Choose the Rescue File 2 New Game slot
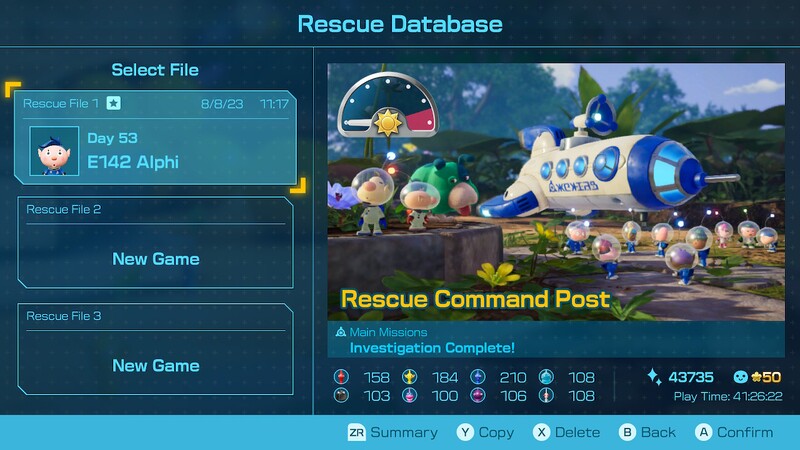 tap(155, 243)
